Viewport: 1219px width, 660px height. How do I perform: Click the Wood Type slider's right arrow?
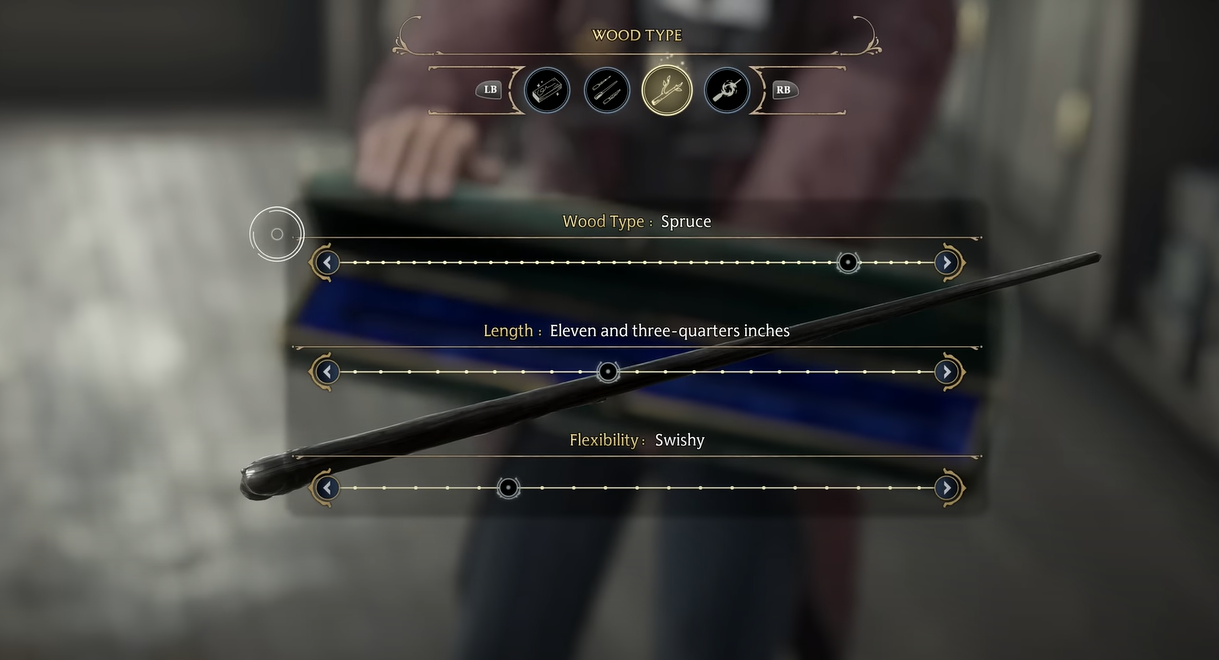pos(946,263)
